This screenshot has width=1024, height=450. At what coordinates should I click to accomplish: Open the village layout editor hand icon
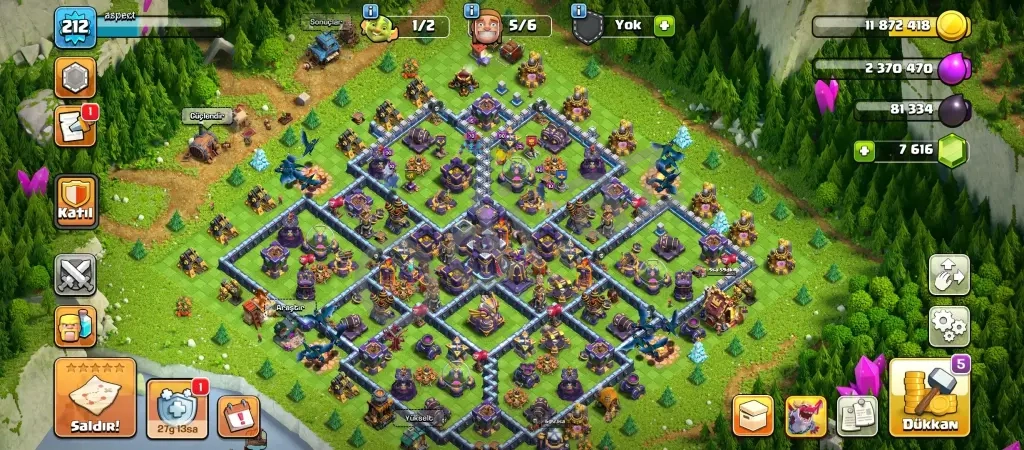tap(948, 275)
